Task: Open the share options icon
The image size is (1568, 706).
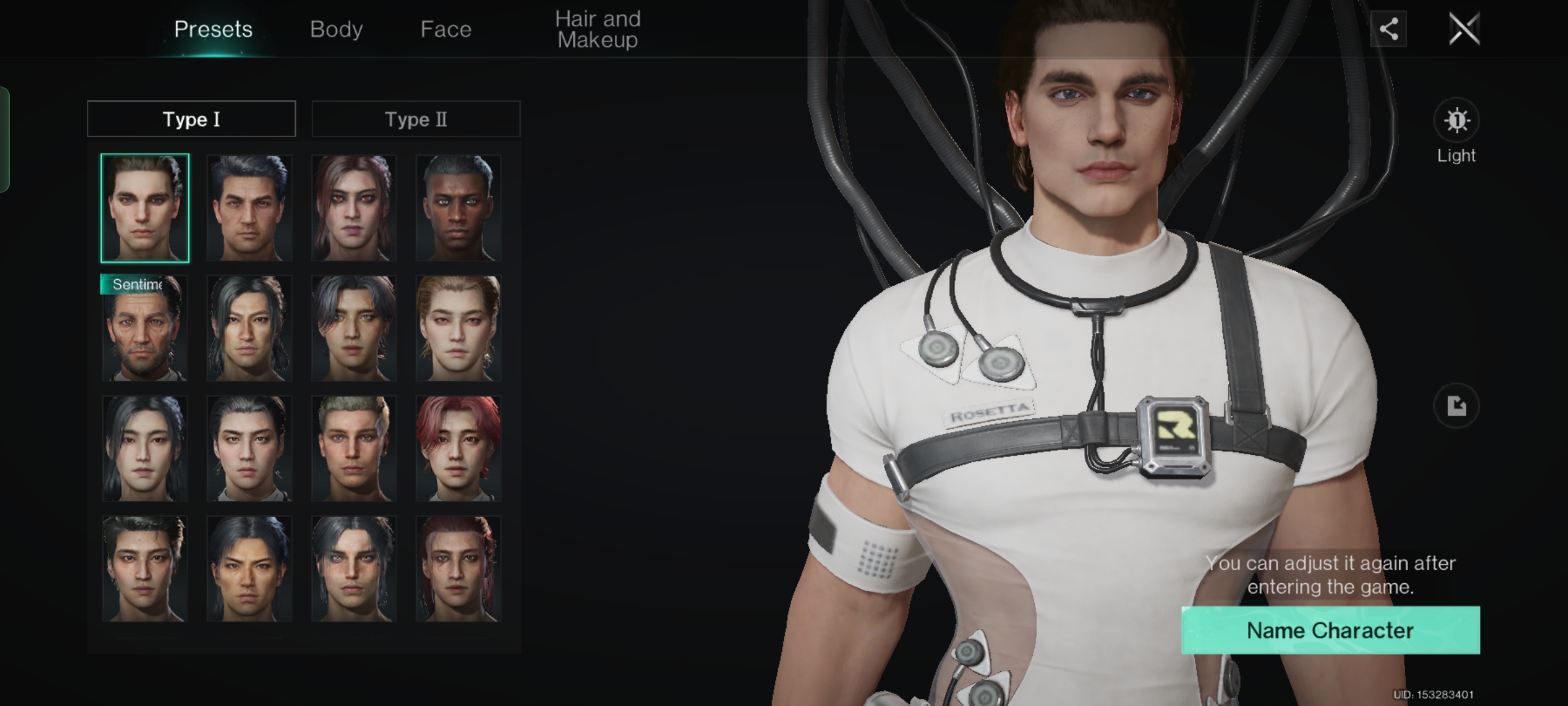Action: (x=1388, y=29)
